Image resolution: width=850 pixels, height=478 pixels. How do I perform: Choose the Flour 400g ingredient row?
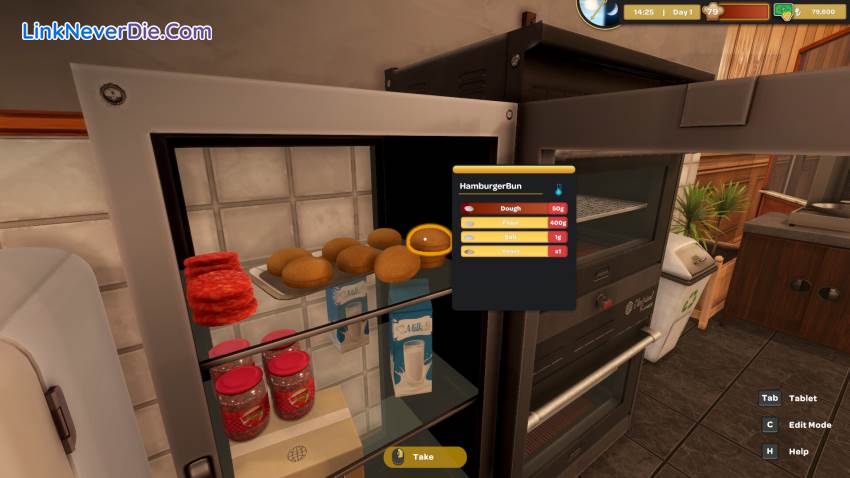click(514, 223)
